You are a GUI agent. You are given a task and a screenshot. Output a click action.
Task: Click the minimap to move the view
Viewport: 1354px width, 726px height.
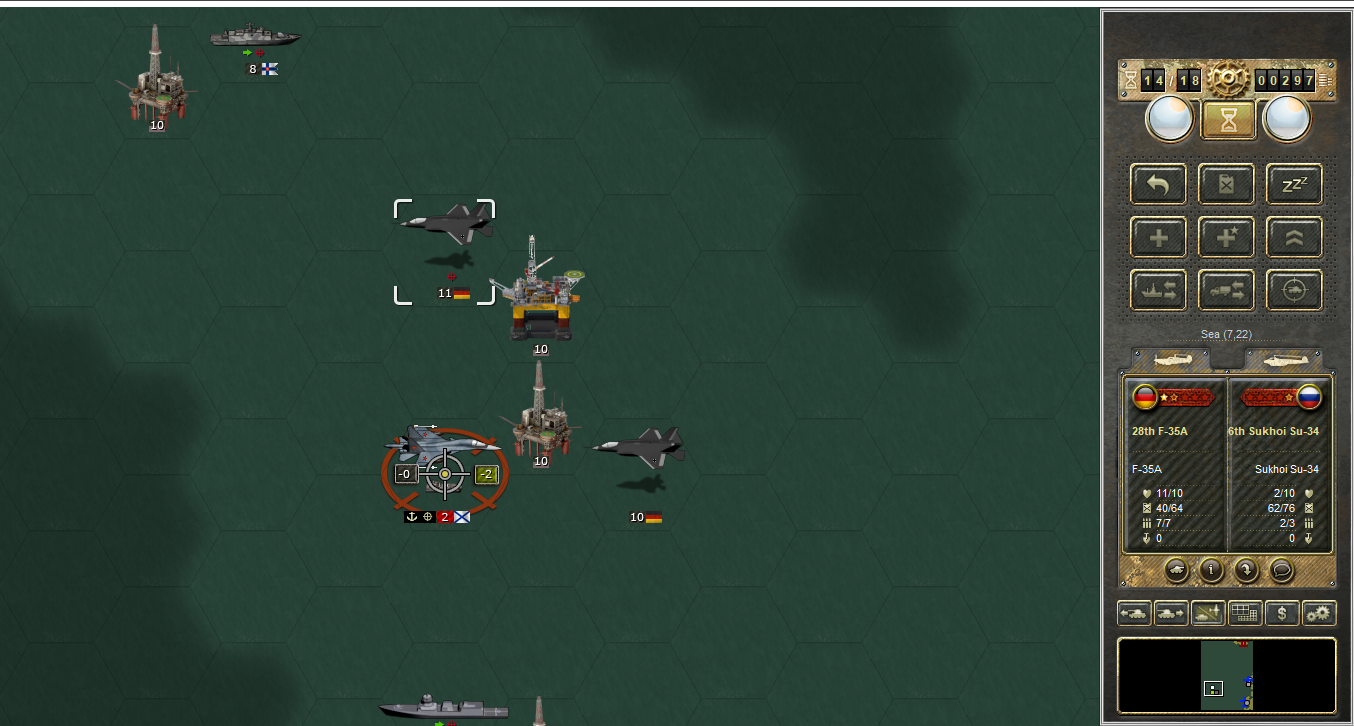(1227, 675)
